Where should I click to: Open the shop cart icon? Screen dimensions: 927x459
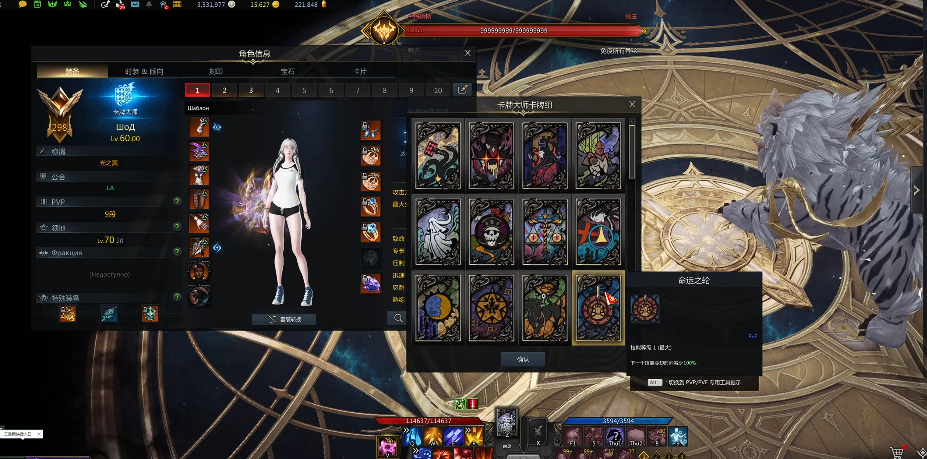pos(896,451)
